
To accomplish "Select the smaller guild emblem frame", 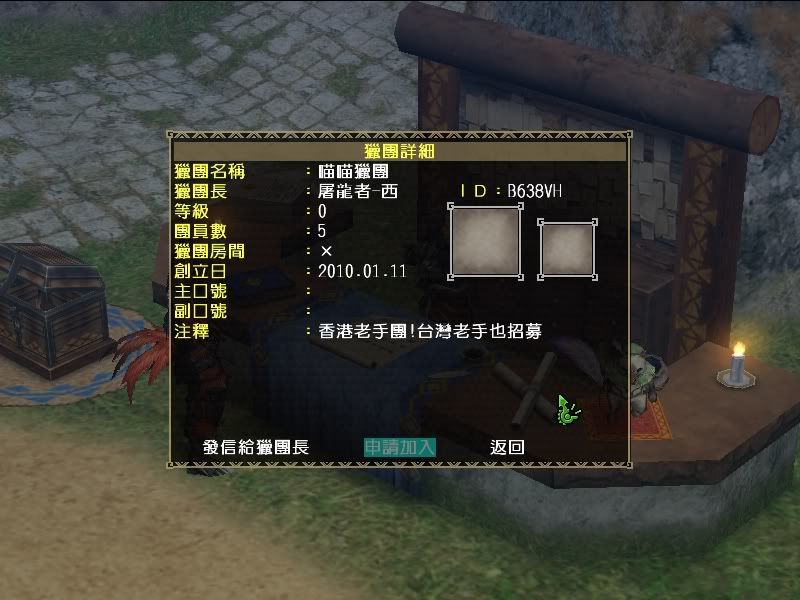I will coord(568,249).
